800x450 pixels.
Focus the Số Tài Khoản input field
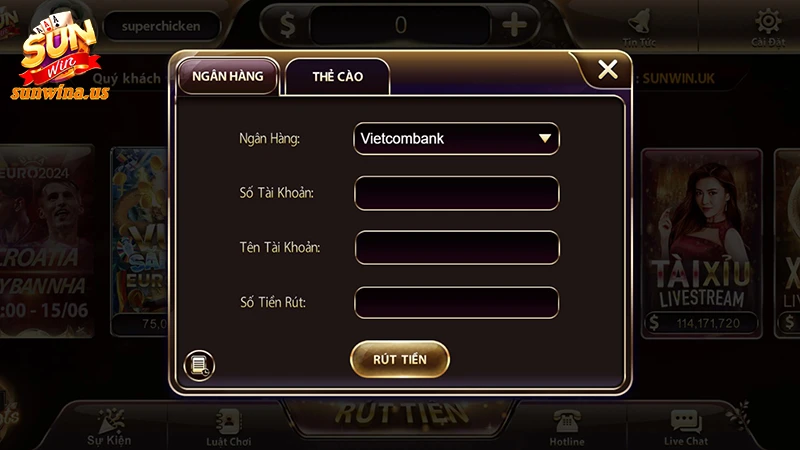tap(456, 192)
